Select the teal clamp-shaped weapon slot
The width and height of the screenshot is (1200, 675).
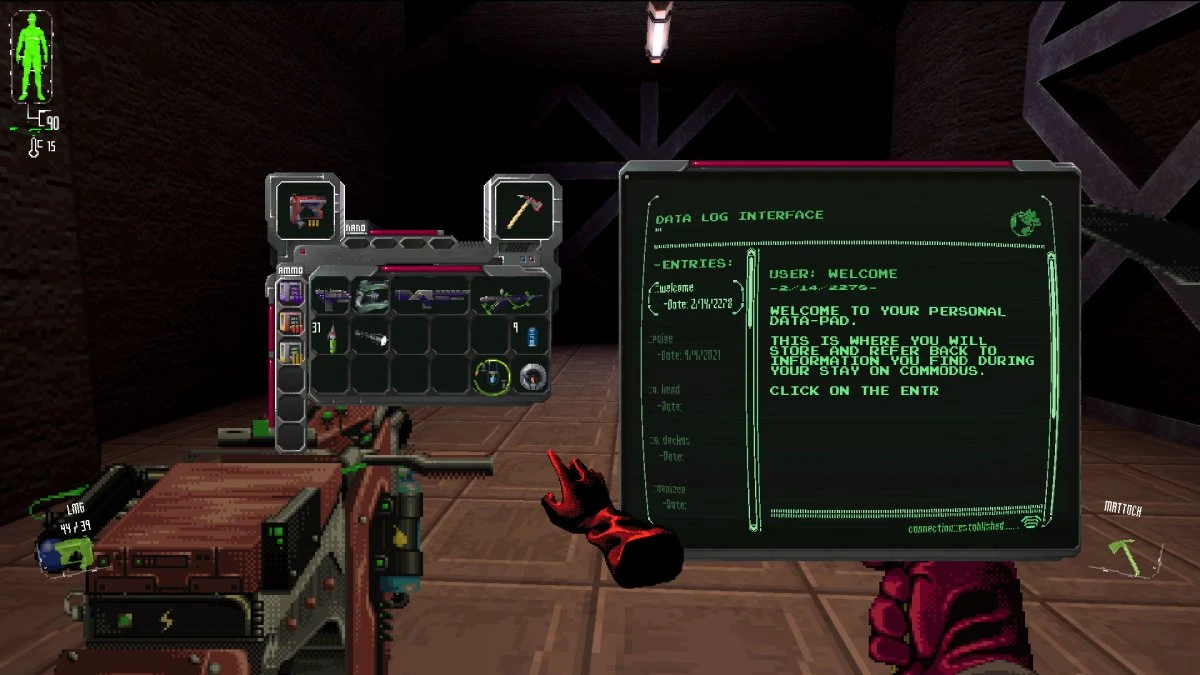tap(371, 296)
